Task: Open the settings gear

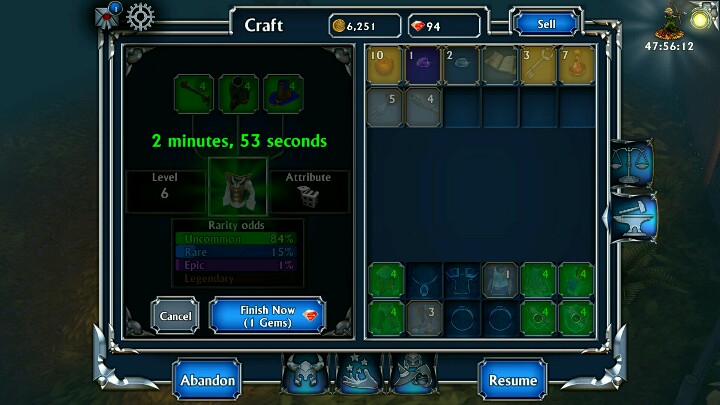Action: [141, 17]
